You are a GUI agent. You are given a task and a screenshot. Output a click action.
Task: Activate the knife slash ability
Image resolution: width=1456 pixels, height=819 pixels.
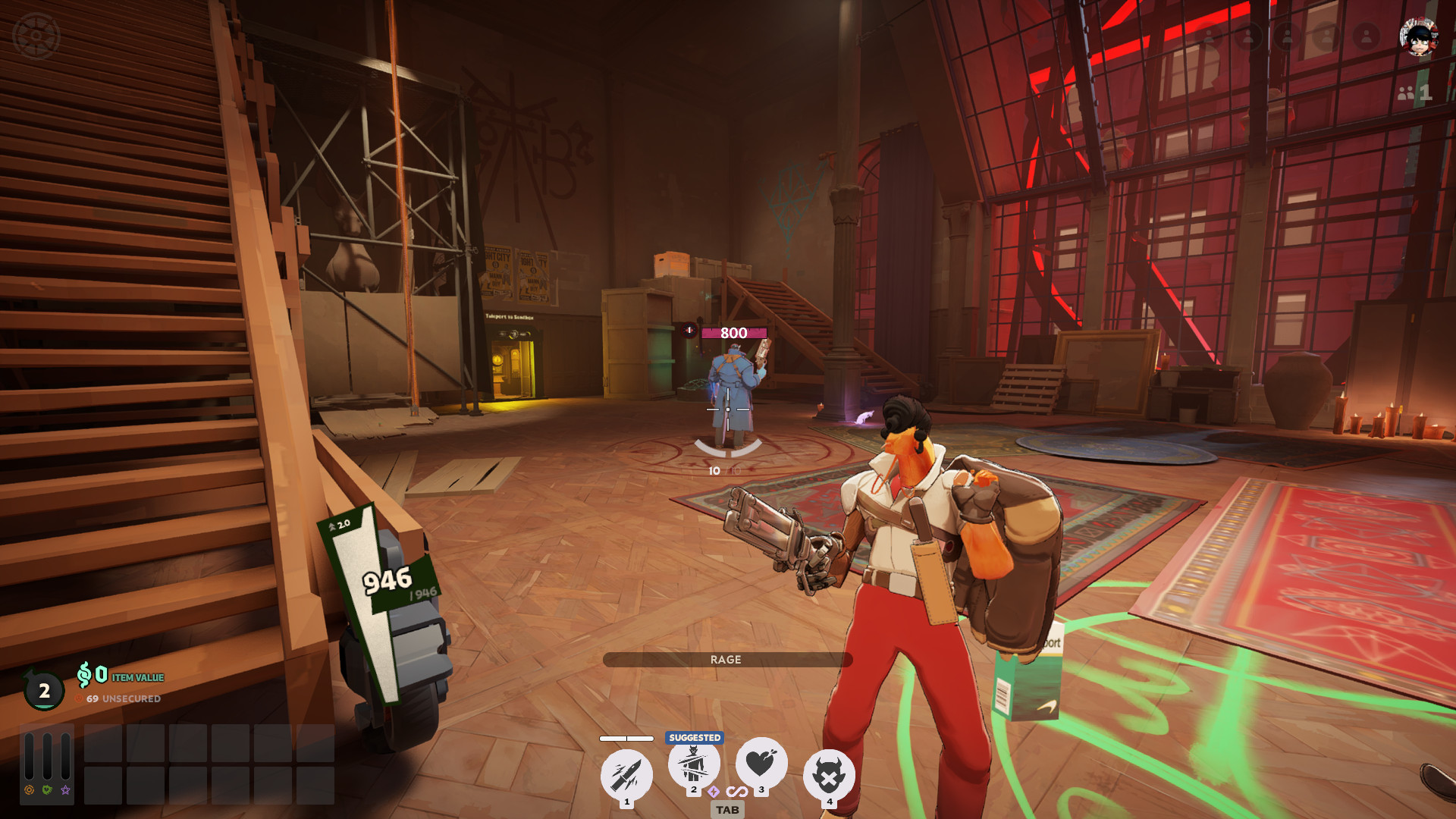coord(626,774)
